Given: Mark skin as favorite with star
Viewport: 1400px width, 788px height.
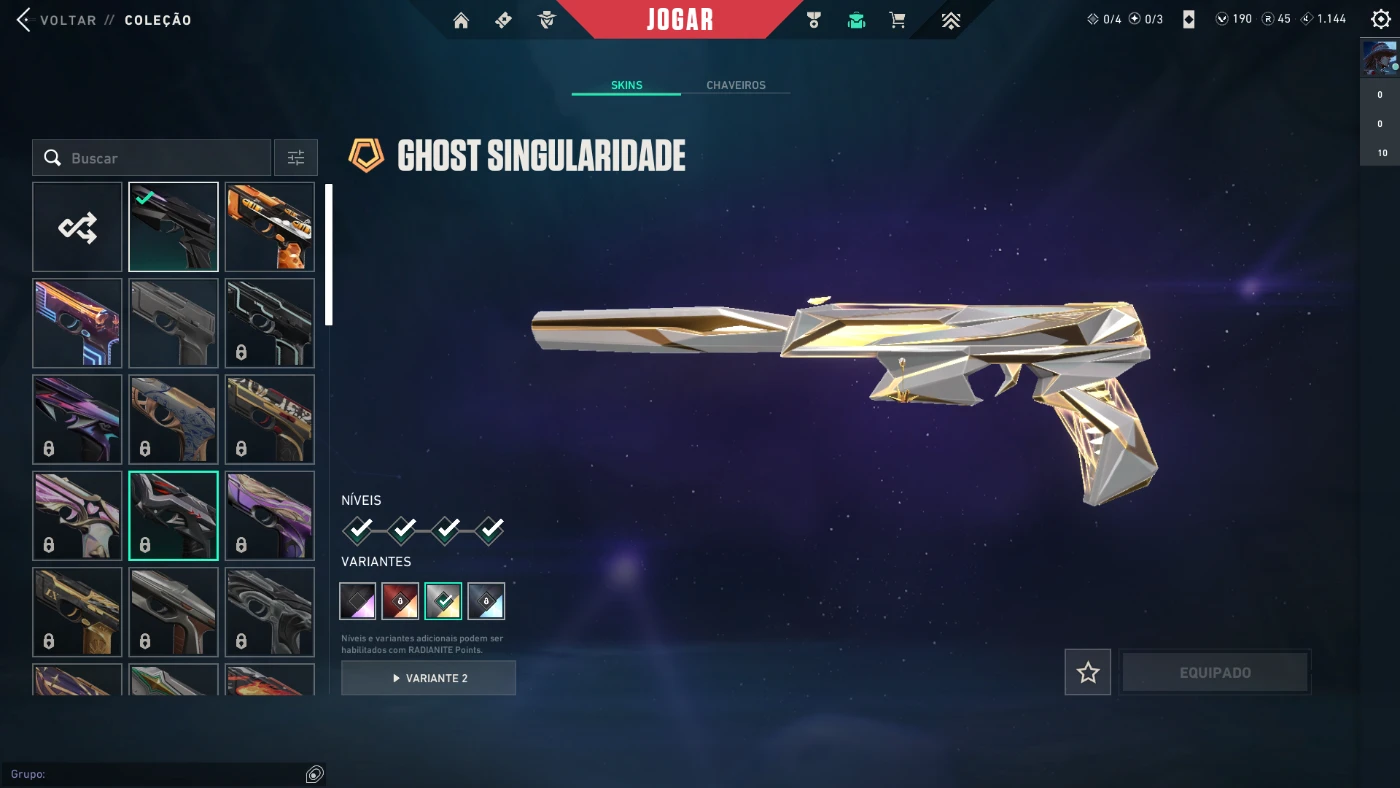Looking at the screenshot, I should (1088, 673).
